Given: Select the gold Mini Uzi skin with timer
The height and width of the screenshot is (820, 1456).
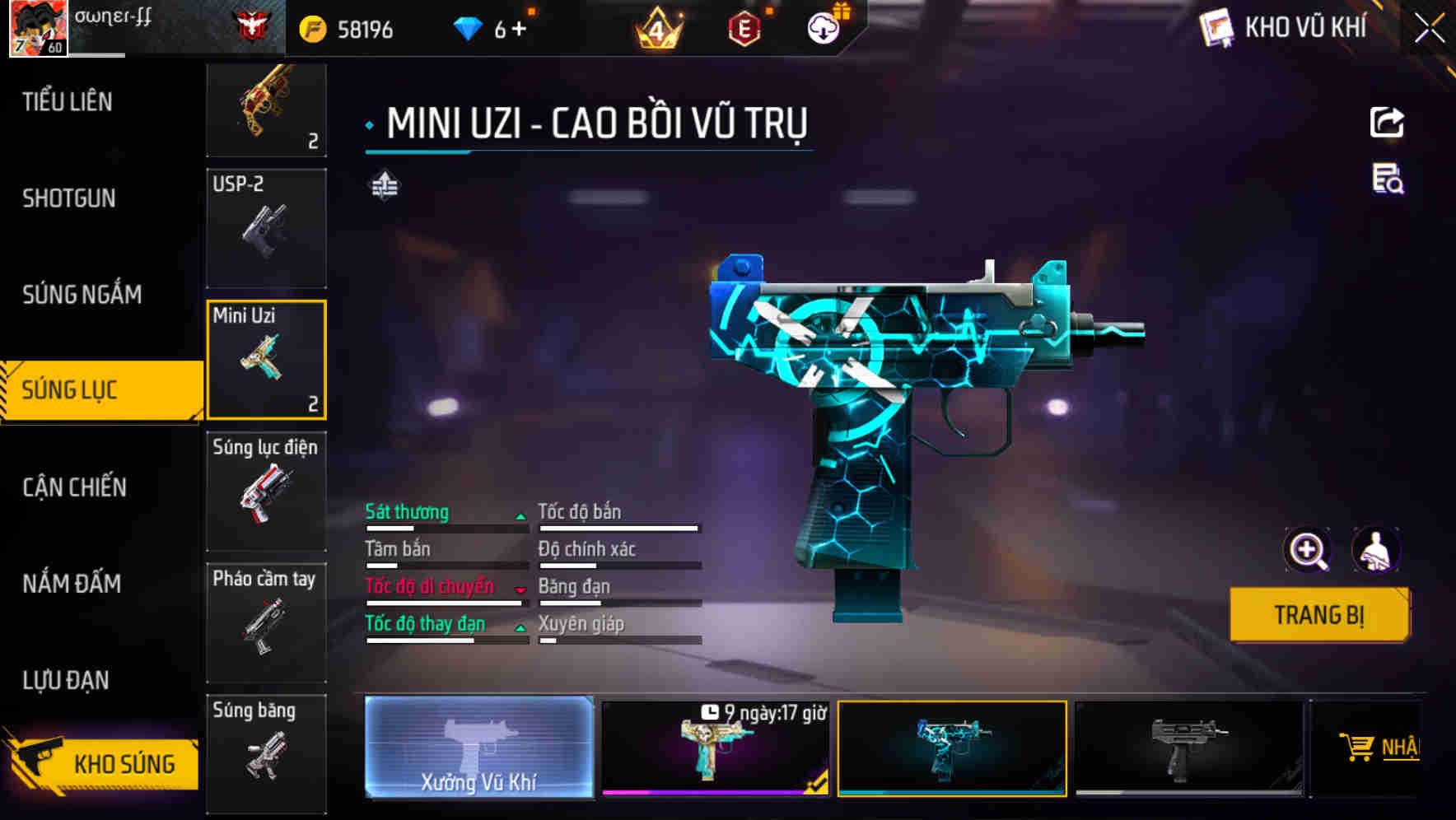Looking at the screenshot, I should [716, 749].
